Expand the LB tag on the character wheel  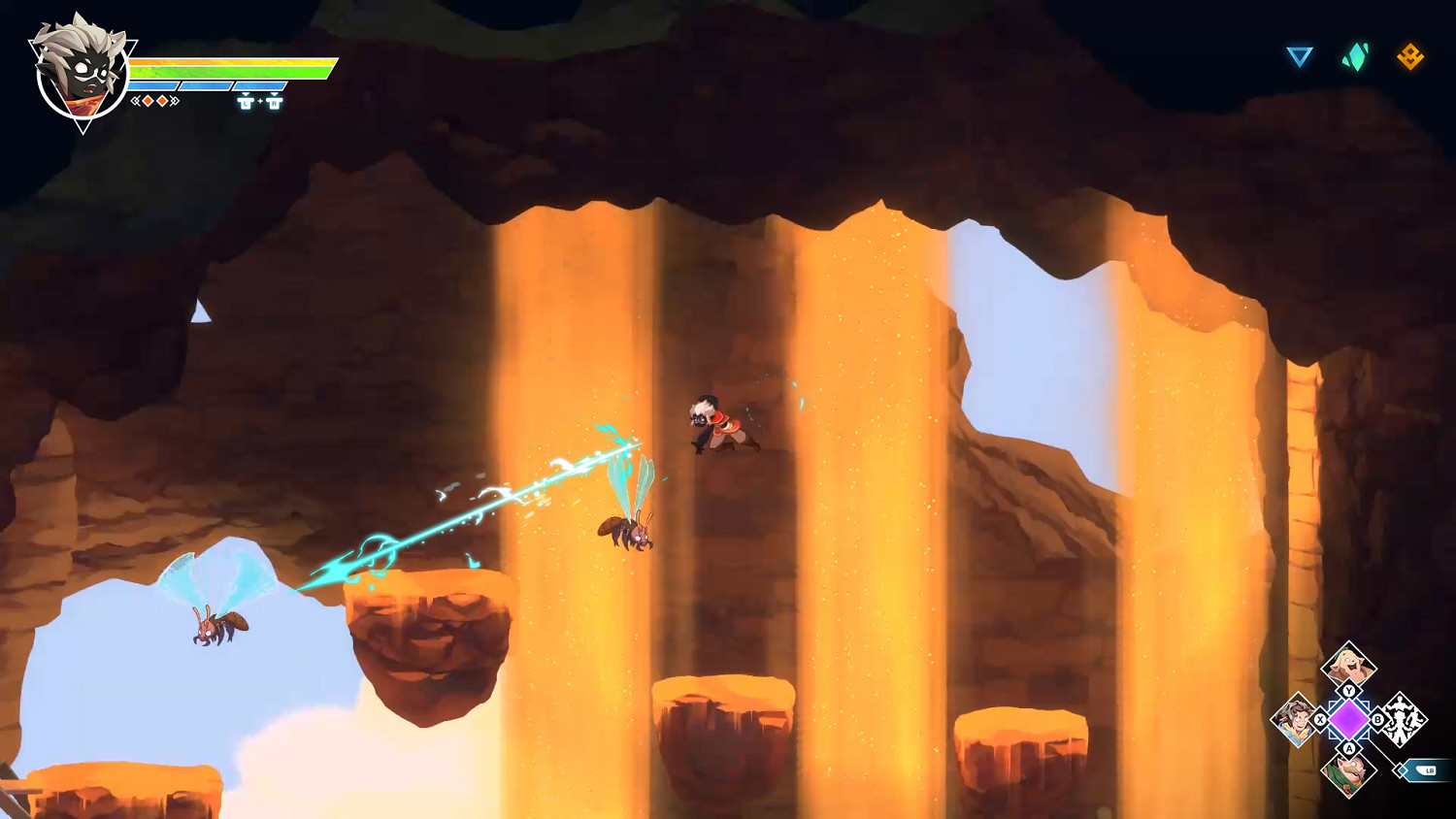click(1430, 769)
